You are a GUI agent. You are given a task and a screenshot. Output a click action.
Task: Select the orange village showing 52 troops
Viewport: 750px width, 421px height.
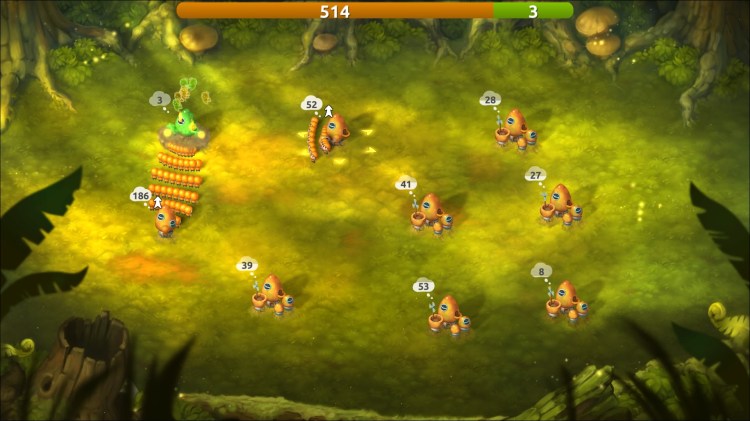point(334,130)
